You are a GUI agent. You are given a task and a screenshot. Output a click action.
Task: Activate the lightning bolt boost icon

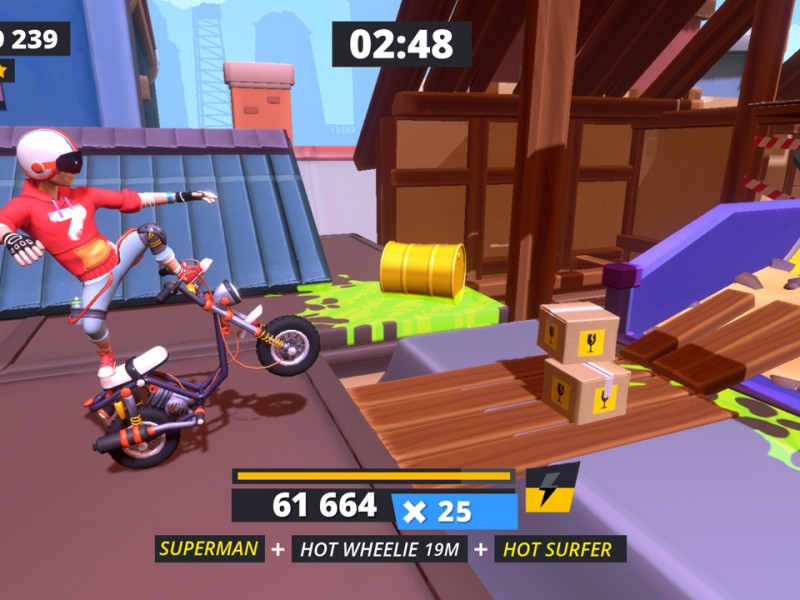[551, 487]
